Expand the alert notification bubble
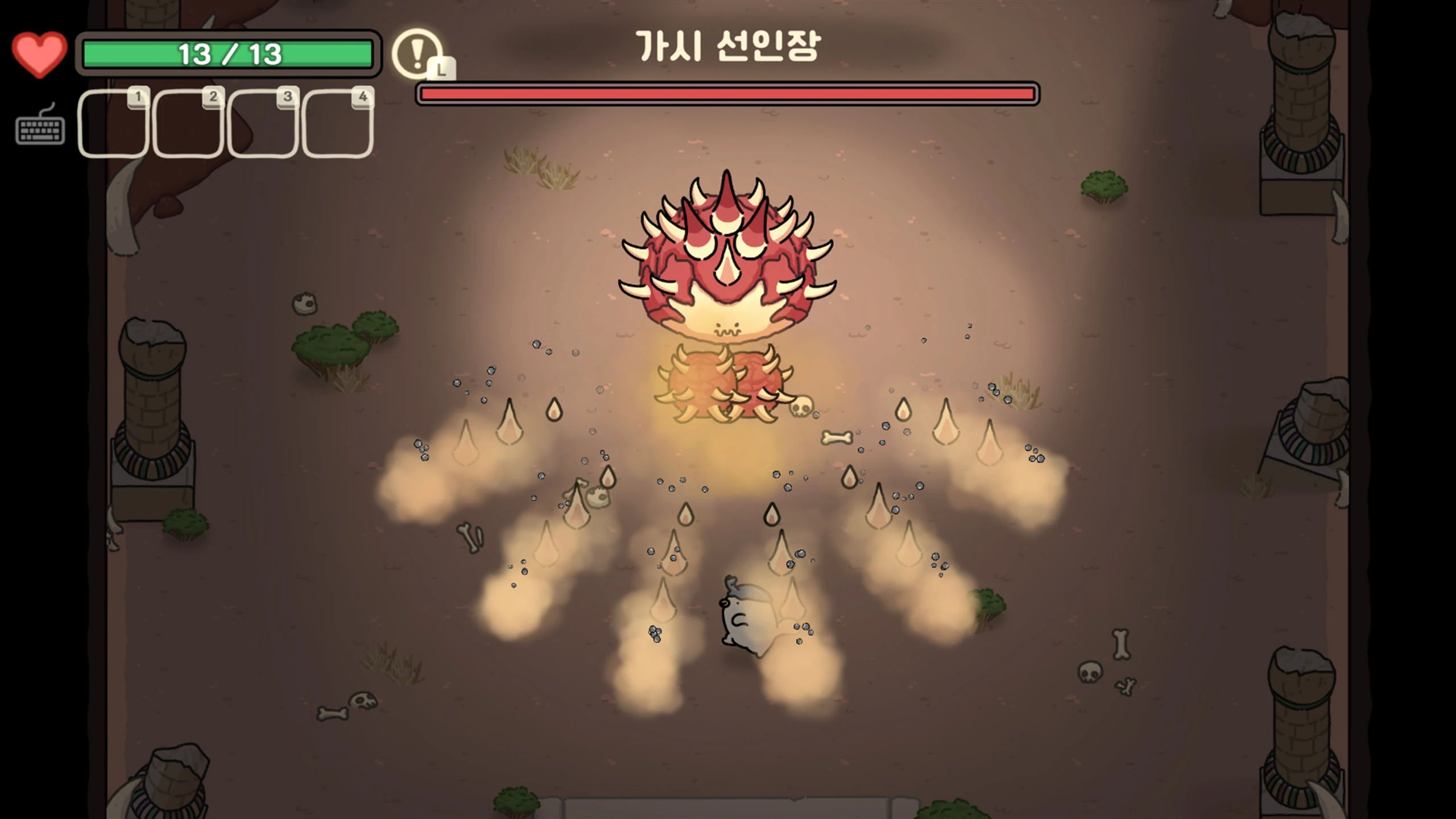This screenshot has width=1456, height=819. [416, 55]
